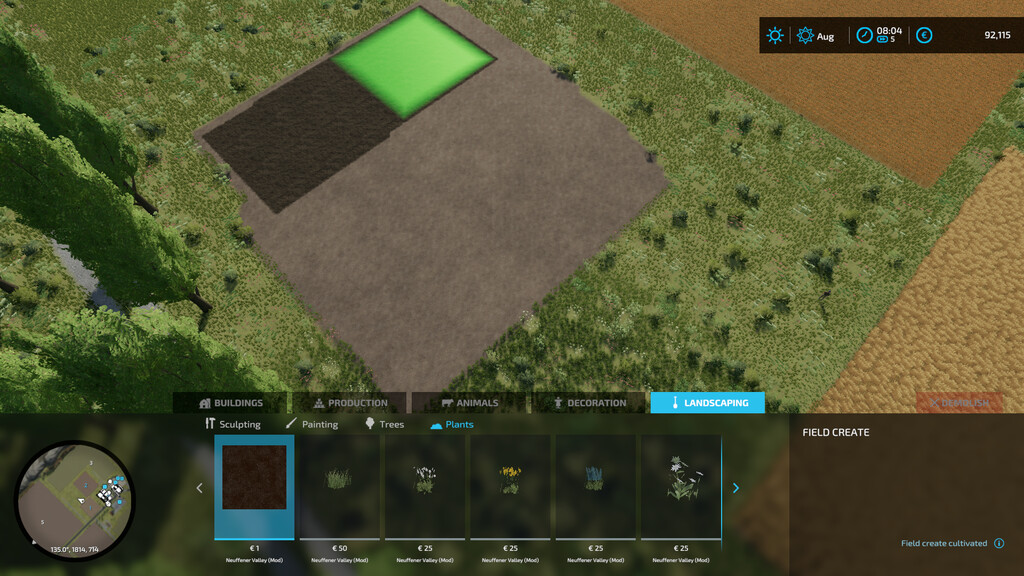Show previous items with left arrow
The height and width of the screenshot is (576, 1024).
[199, 488]
